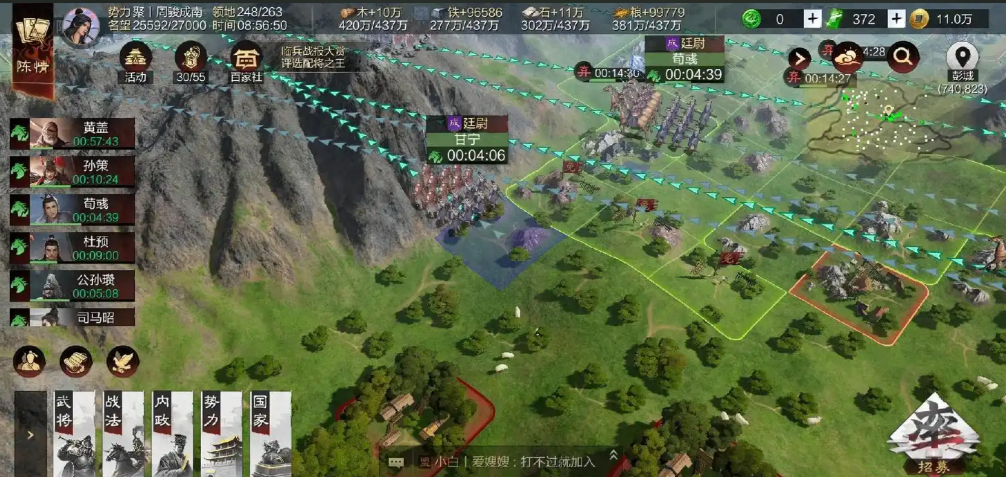Click the dove messenger icon
The height and width of the screenshot is (477, 1006).
point(123,361)
